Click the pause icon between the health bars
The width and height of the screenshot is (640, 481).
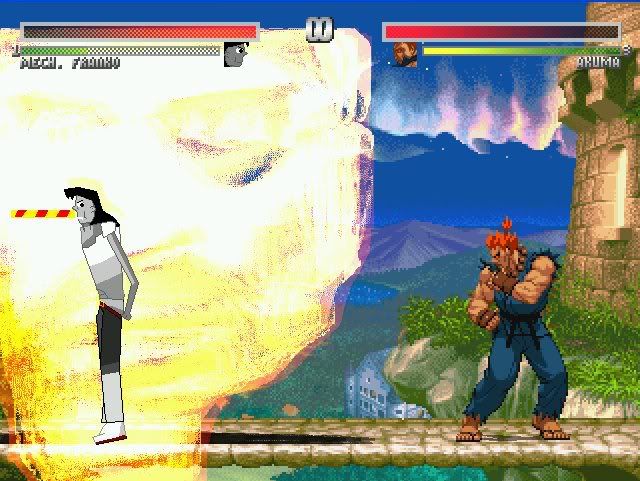pos(320,30)
